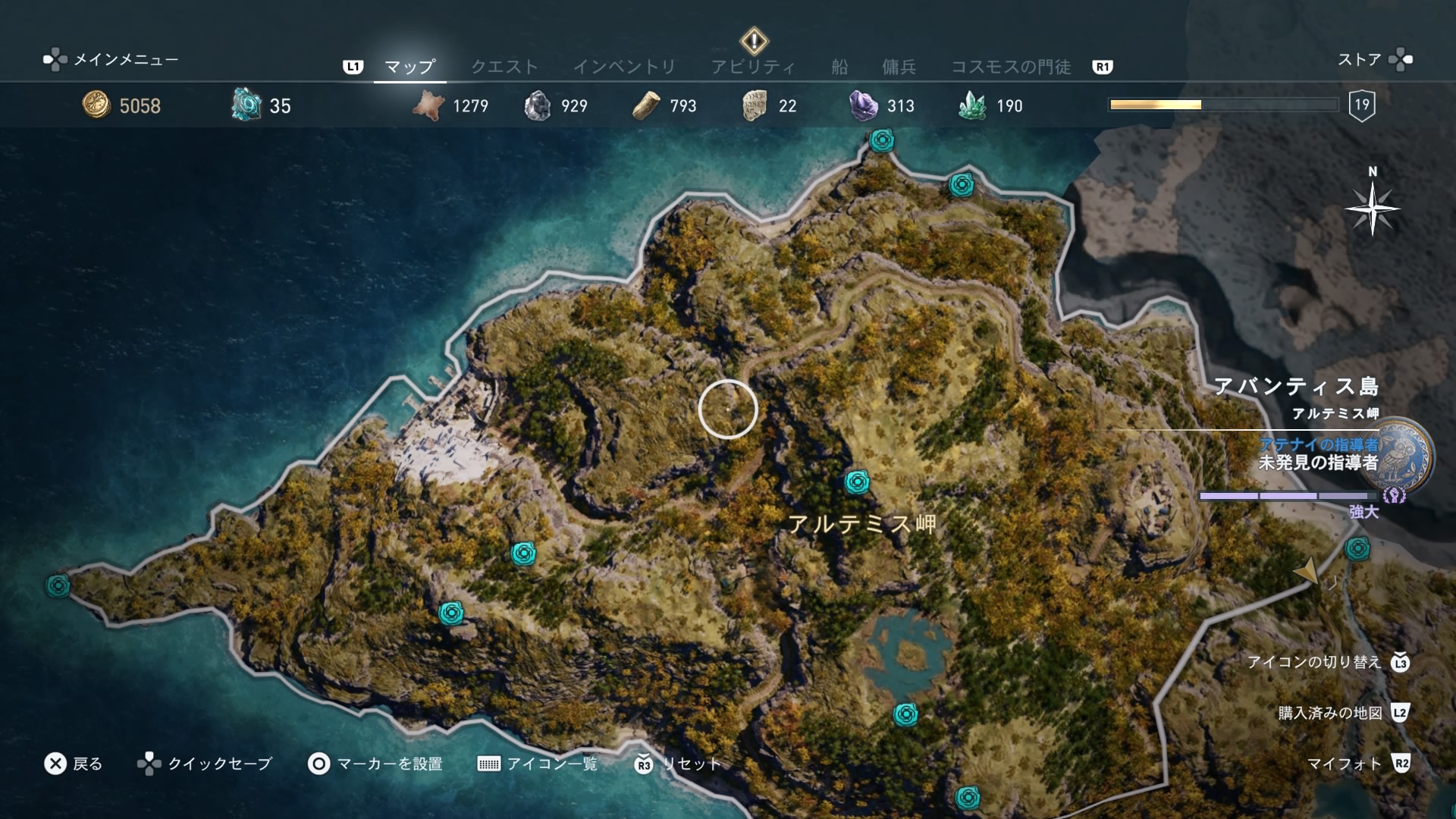This screenshot has height=819, width=1456.
Task: Go to the 船 tab
Action: click(839, 67)
